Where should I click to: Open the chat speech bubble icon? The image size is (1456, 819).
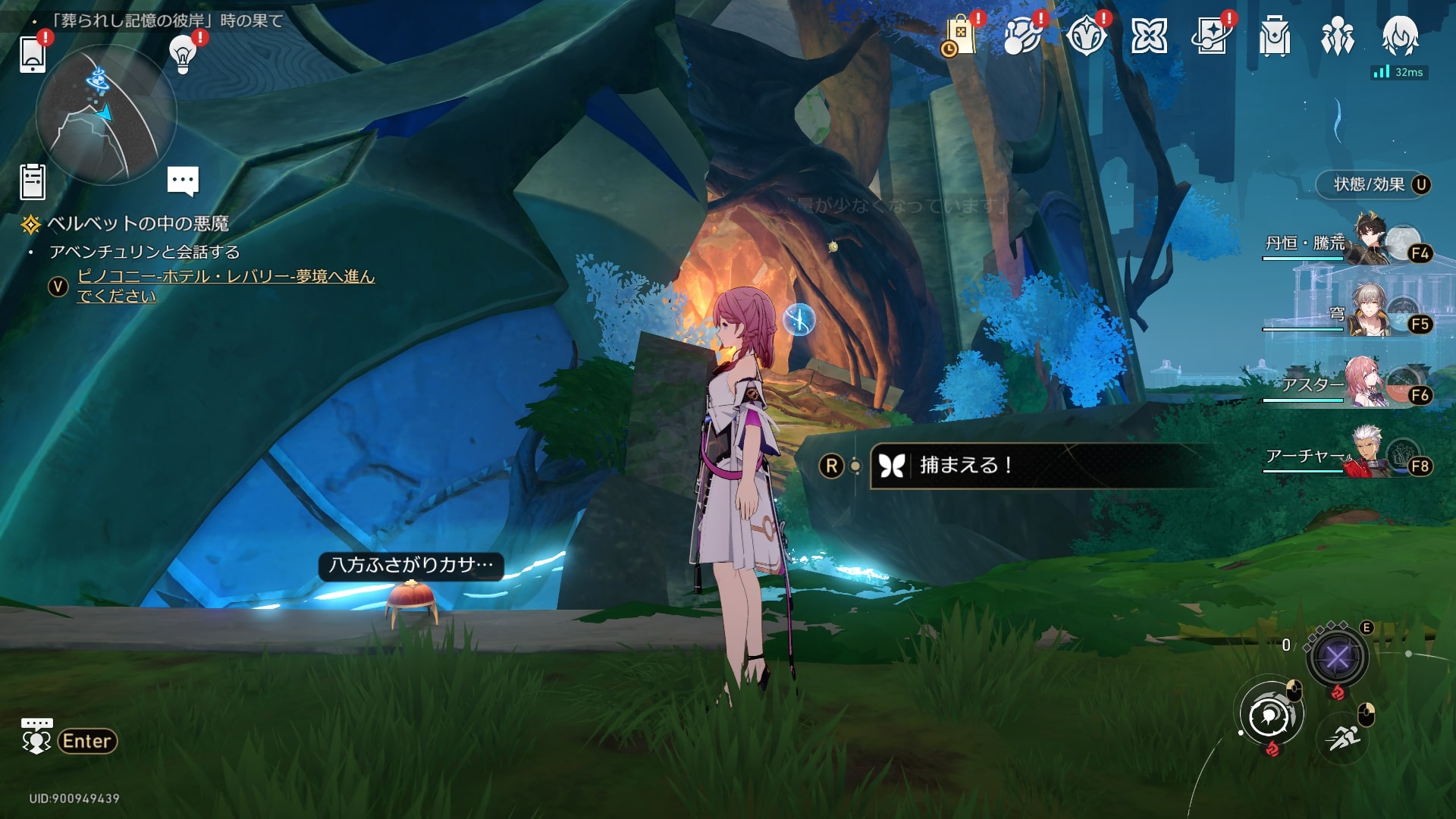[x=183, y=180]
